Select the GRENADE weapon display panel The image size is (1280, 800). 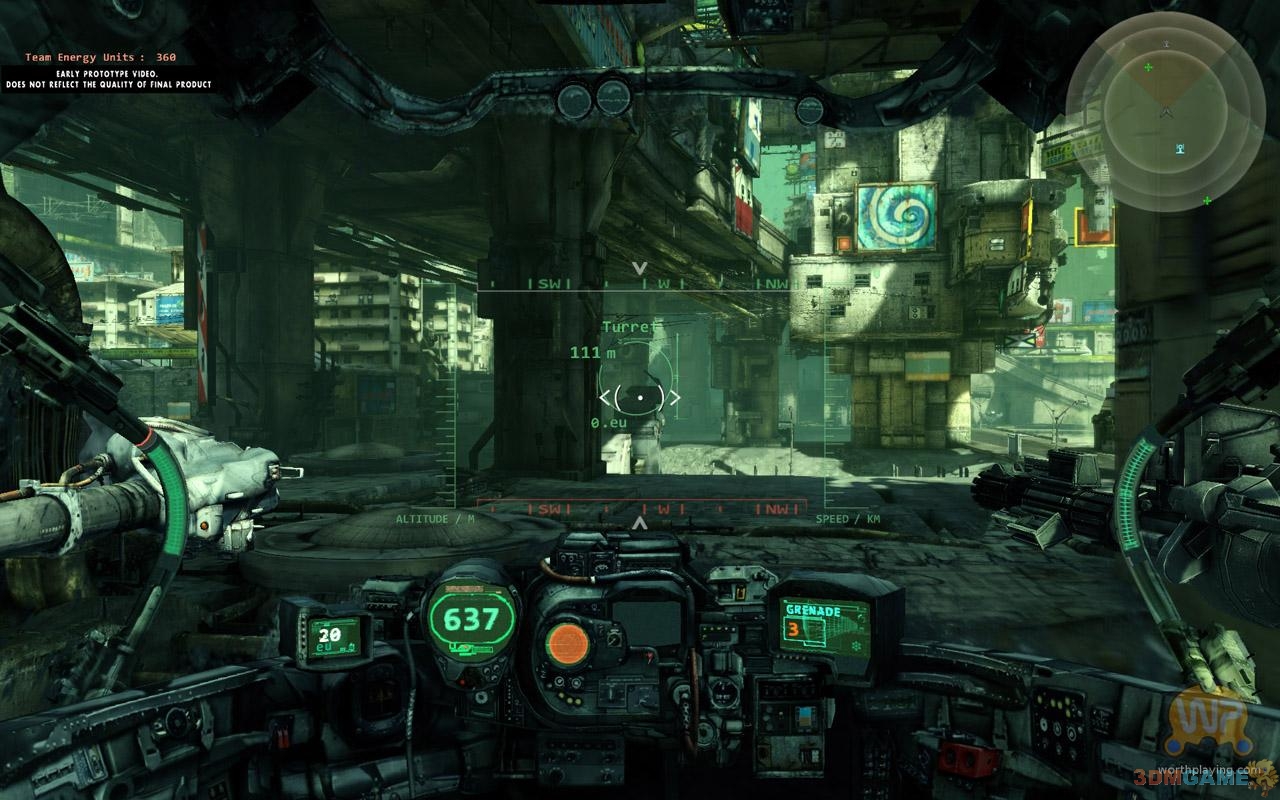point(823,625)
